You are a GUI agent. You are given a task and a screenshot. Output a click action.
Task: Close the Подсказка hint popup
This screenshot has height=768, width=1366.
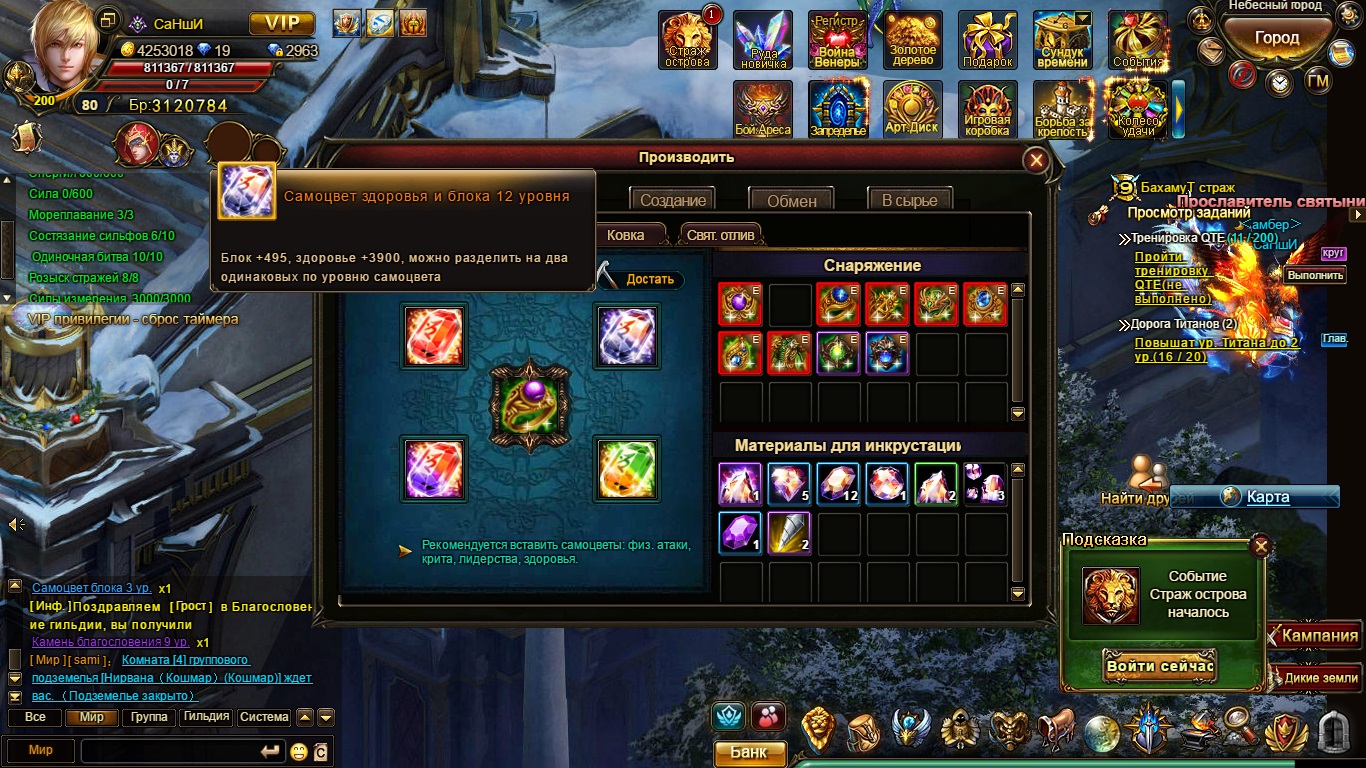pyautogui.click(x=1261, y=546)
